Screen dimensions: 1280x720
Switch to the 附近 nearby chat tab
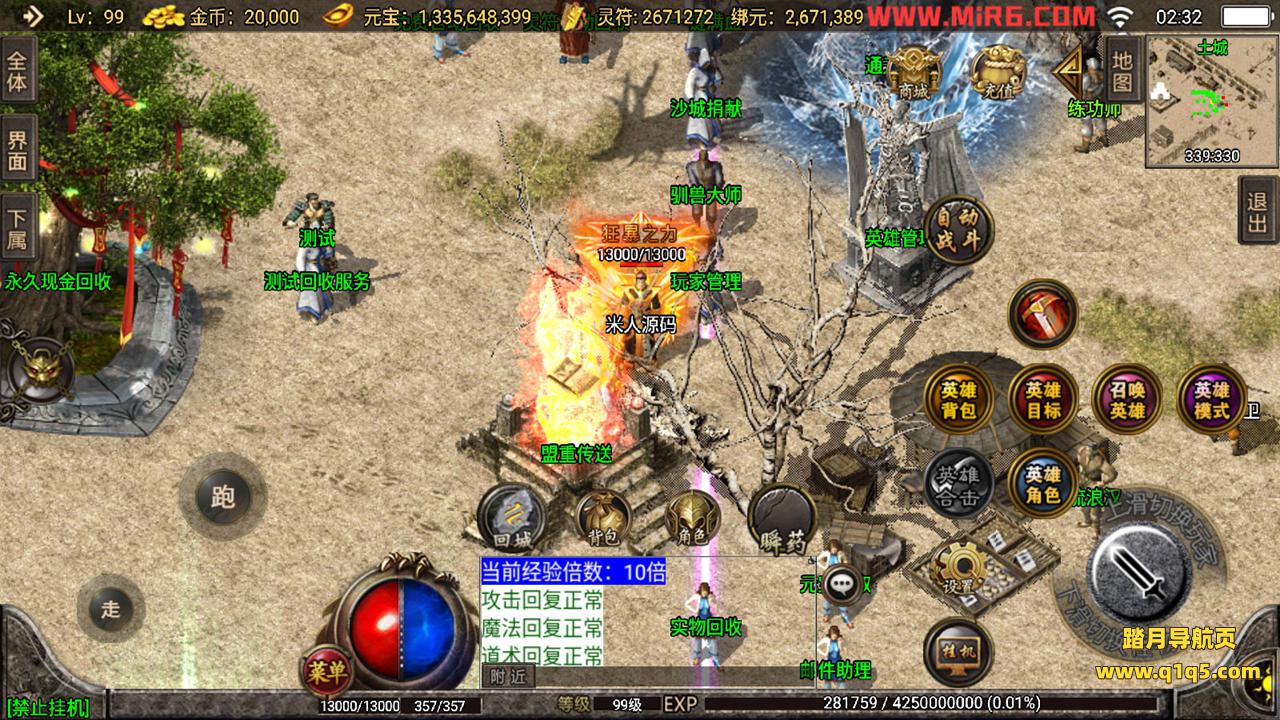click(508, 676)
